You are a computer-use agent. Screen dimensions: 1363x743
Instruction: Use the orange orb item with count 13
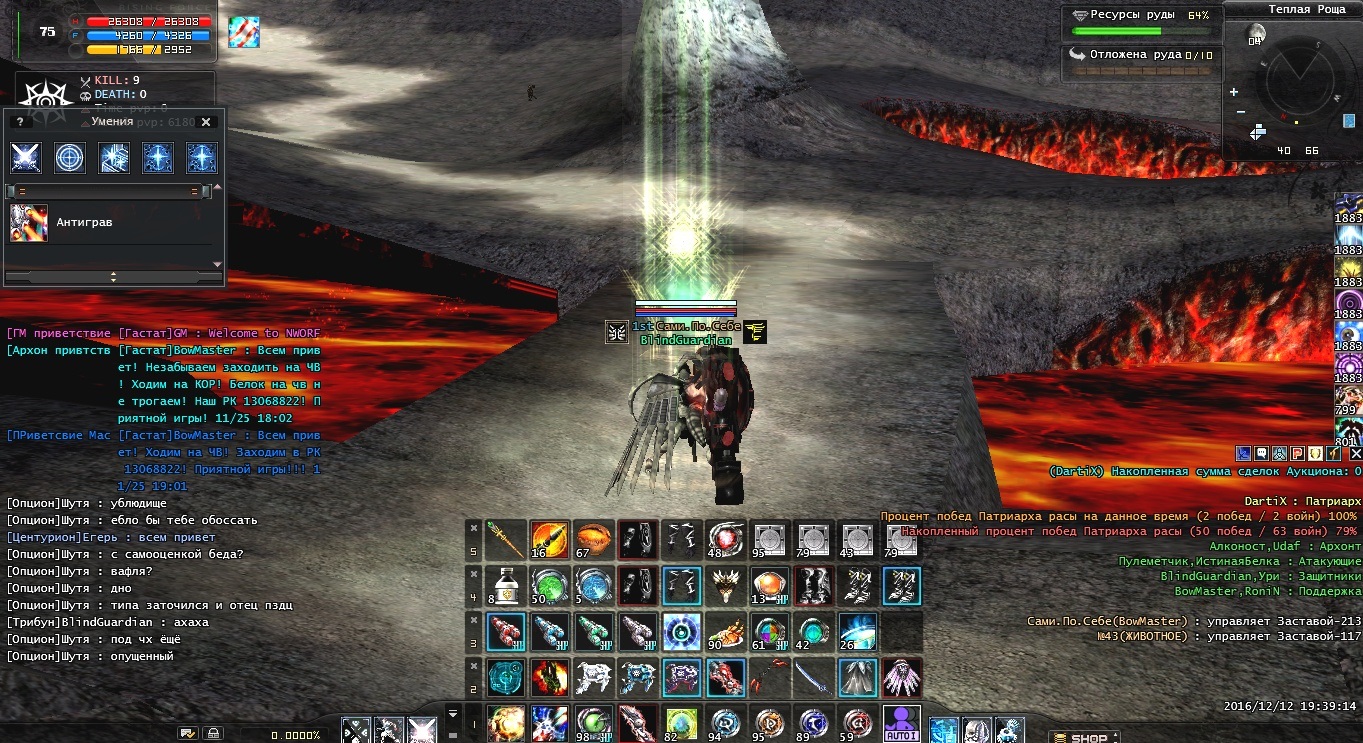769,585
